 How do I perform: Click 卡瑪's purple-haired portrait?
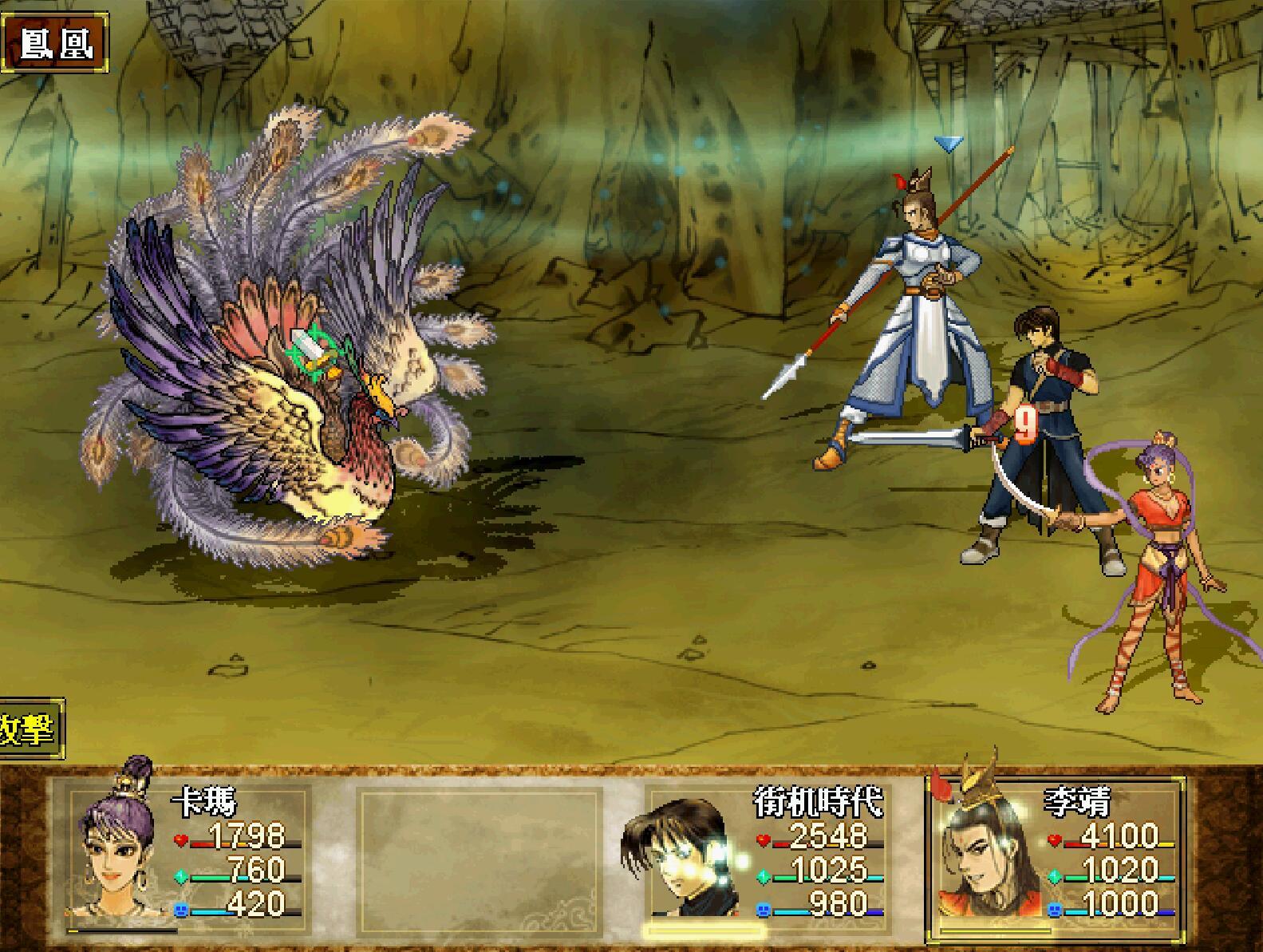coord(114,846)
